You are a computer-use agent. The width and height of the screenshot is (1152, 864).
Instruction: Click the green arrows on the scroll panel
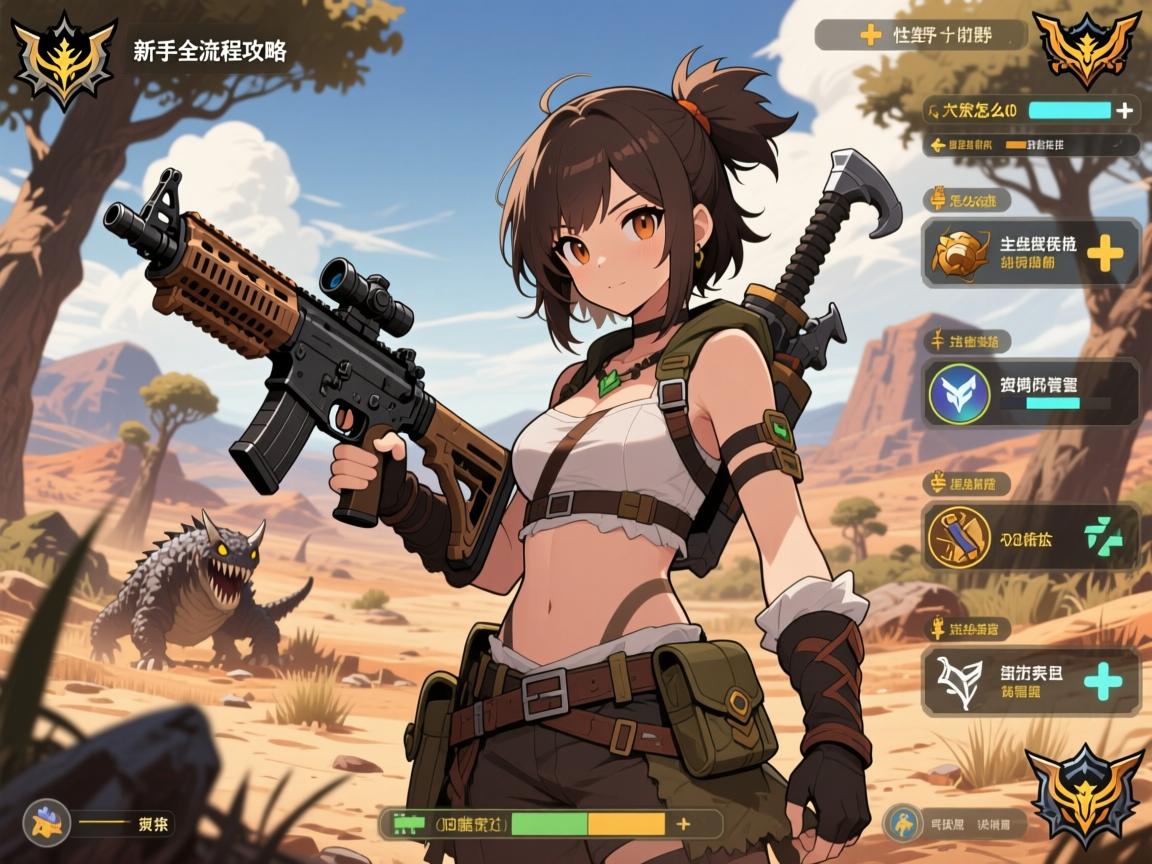[x=1104, y=538]
